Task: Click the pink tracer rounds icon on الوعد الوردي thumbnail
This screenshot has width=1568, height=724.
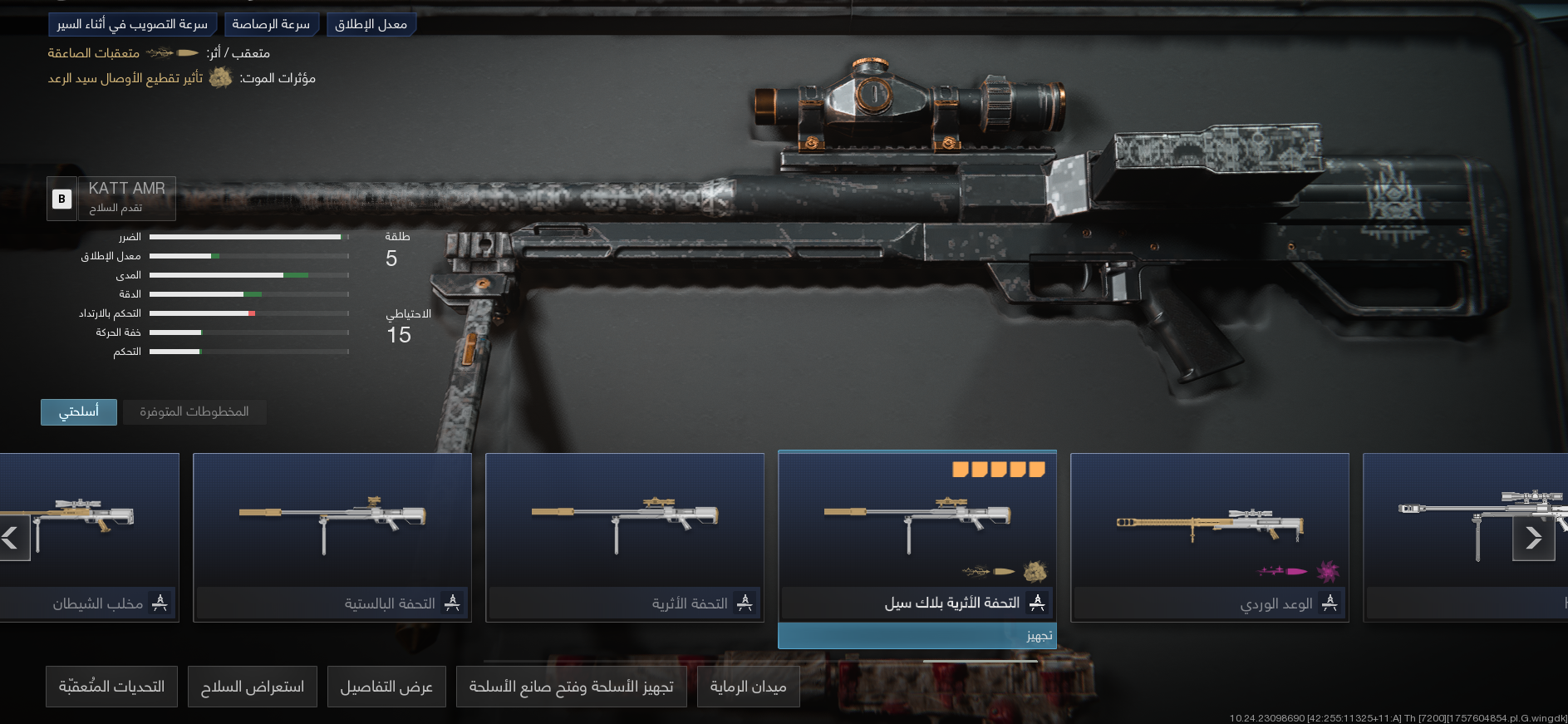Action: tap(1280, 569)
